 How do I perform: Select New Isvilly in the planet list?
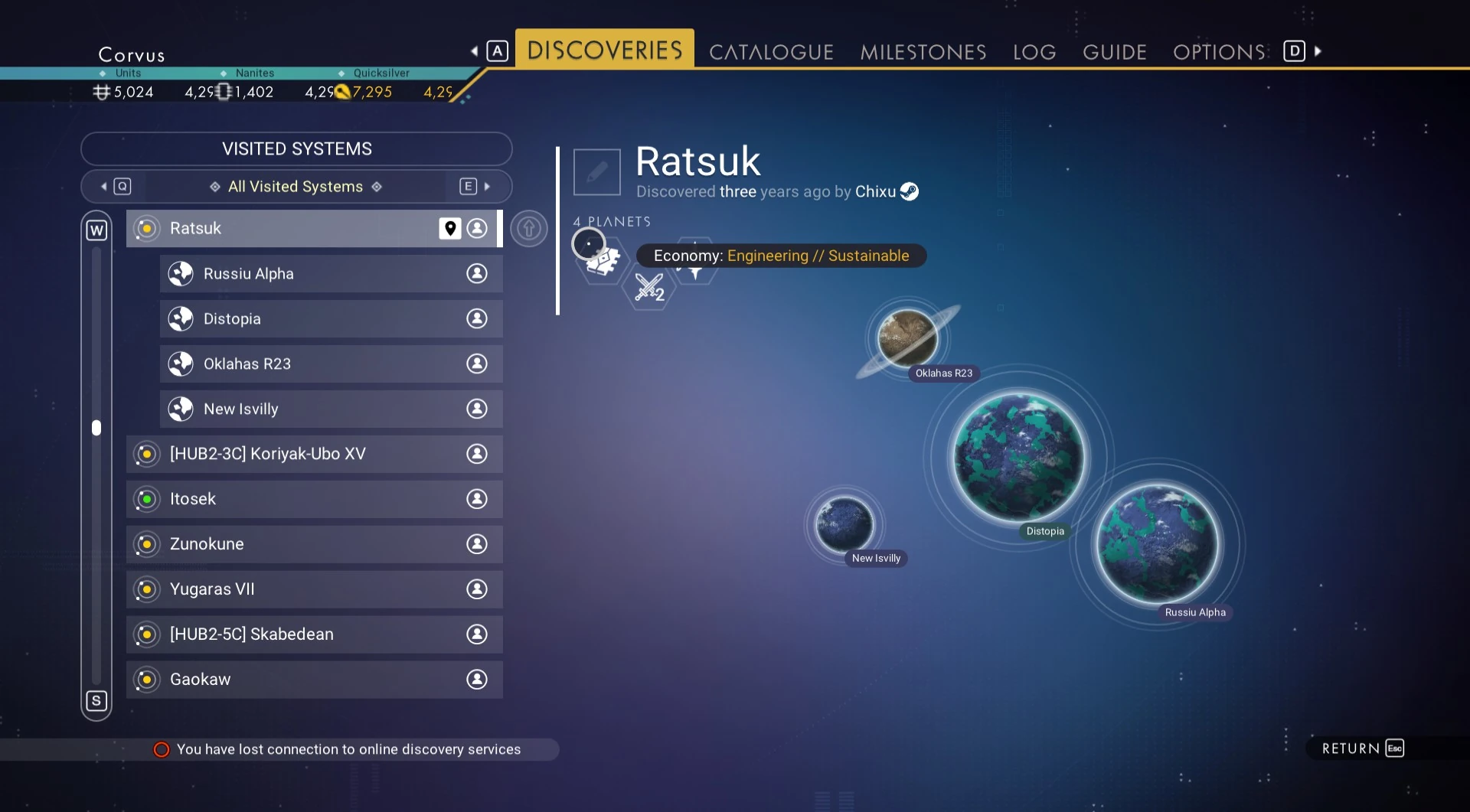(331, 409)
